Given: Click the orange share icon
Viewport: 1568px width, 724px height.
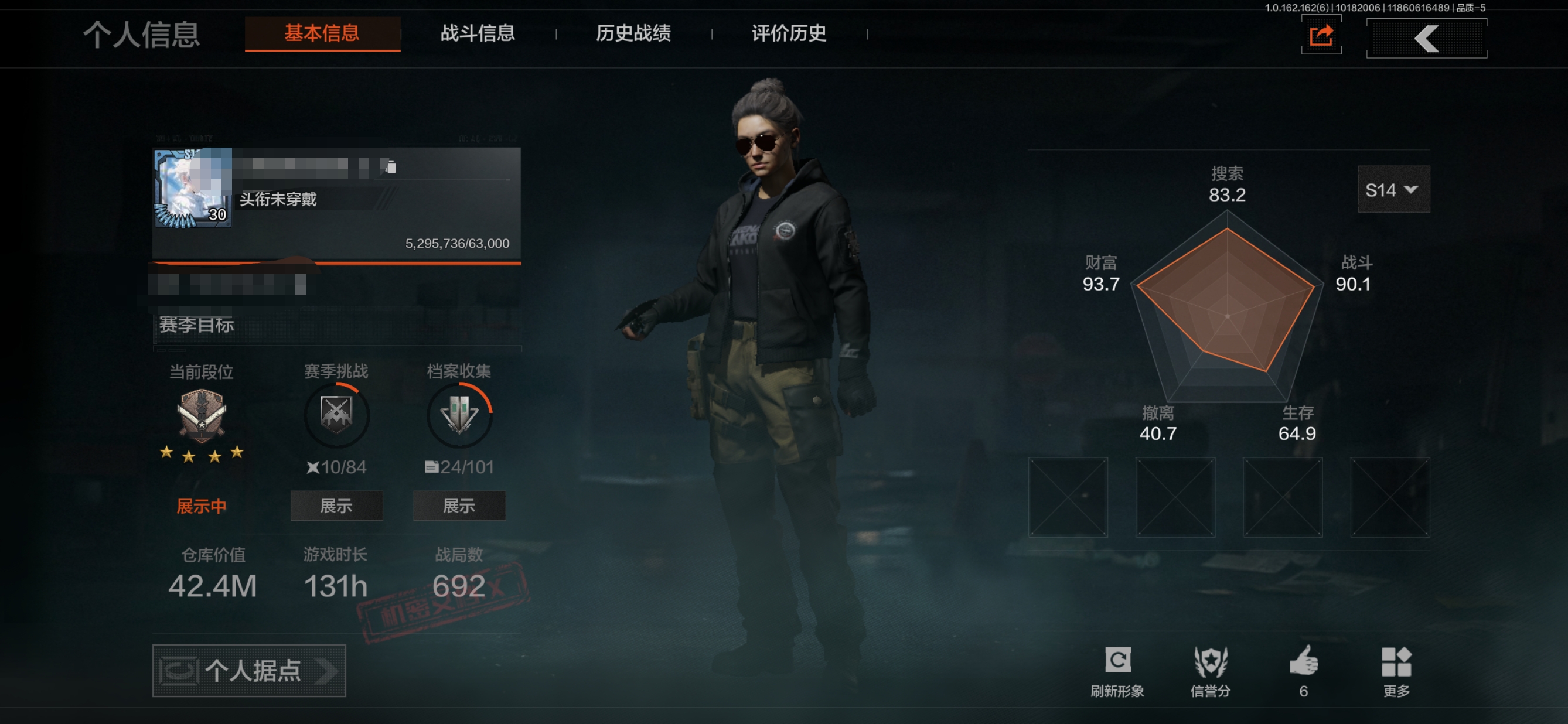Looking at the screenshot, I should pos(1321,36).
